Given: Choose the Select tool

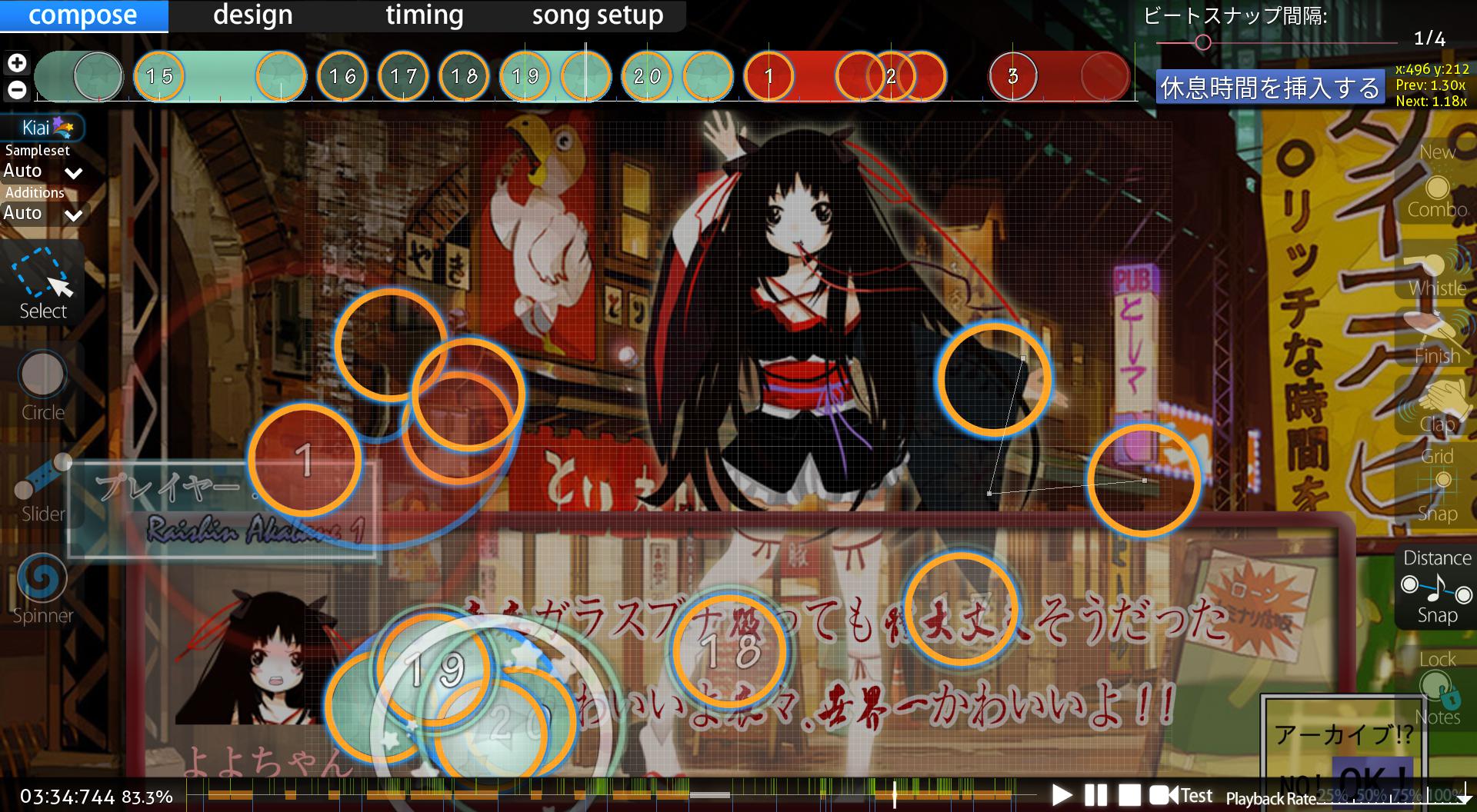Looking at the screenshot, I should (x=43, y=283).
